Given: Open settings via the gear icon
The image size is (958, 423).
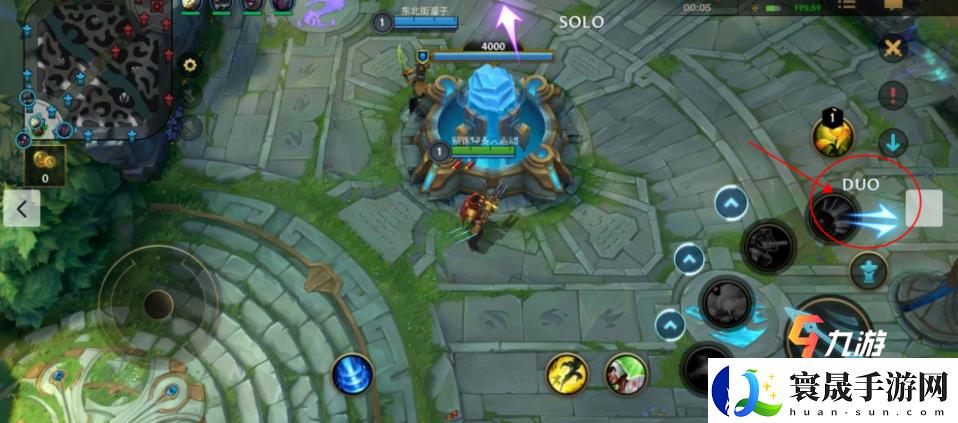Looking at the screenshot, I should tap(189, 65).
